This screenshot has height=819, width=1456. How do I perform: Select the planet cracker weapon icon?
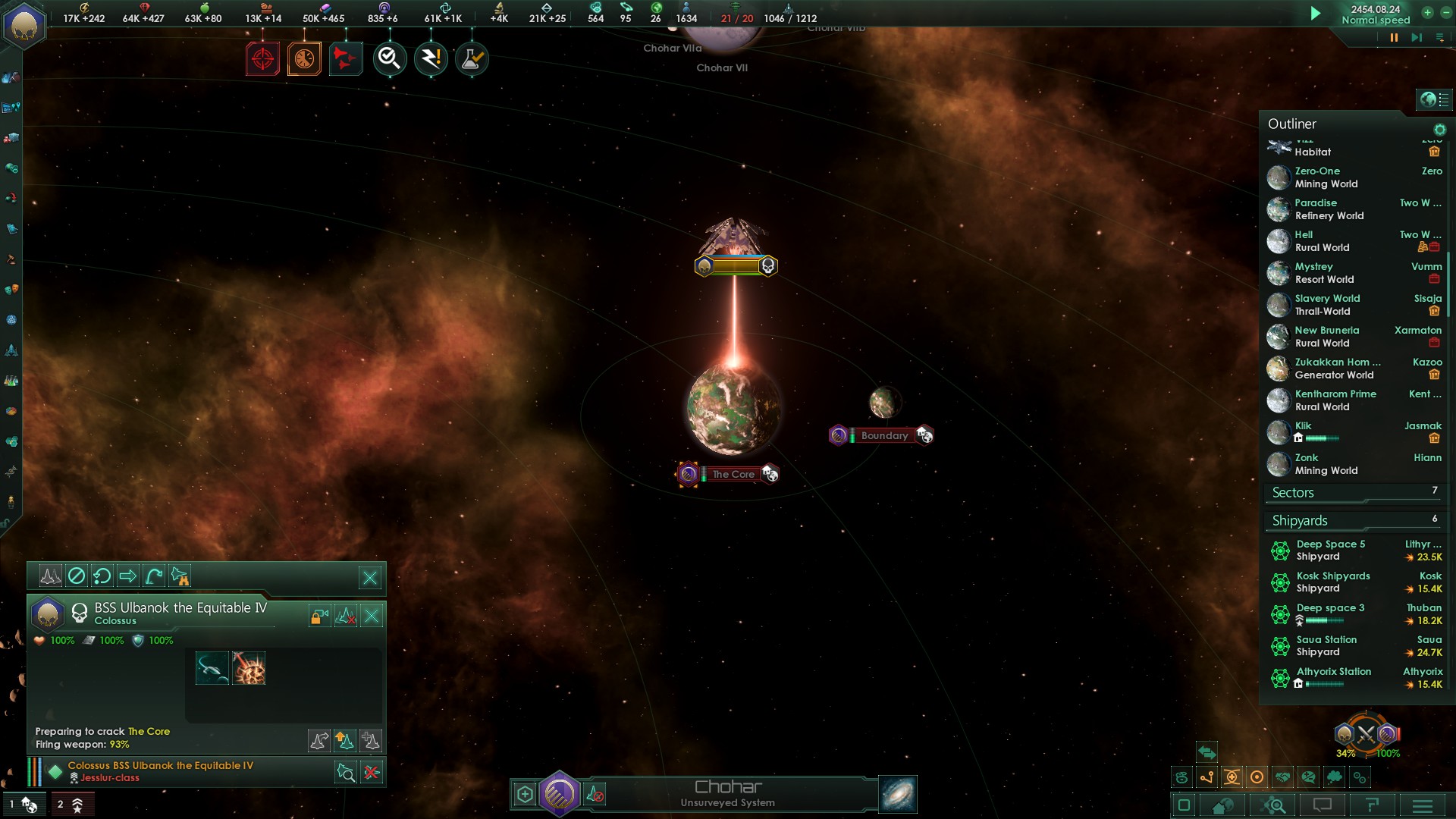click(x=249, y=669)
